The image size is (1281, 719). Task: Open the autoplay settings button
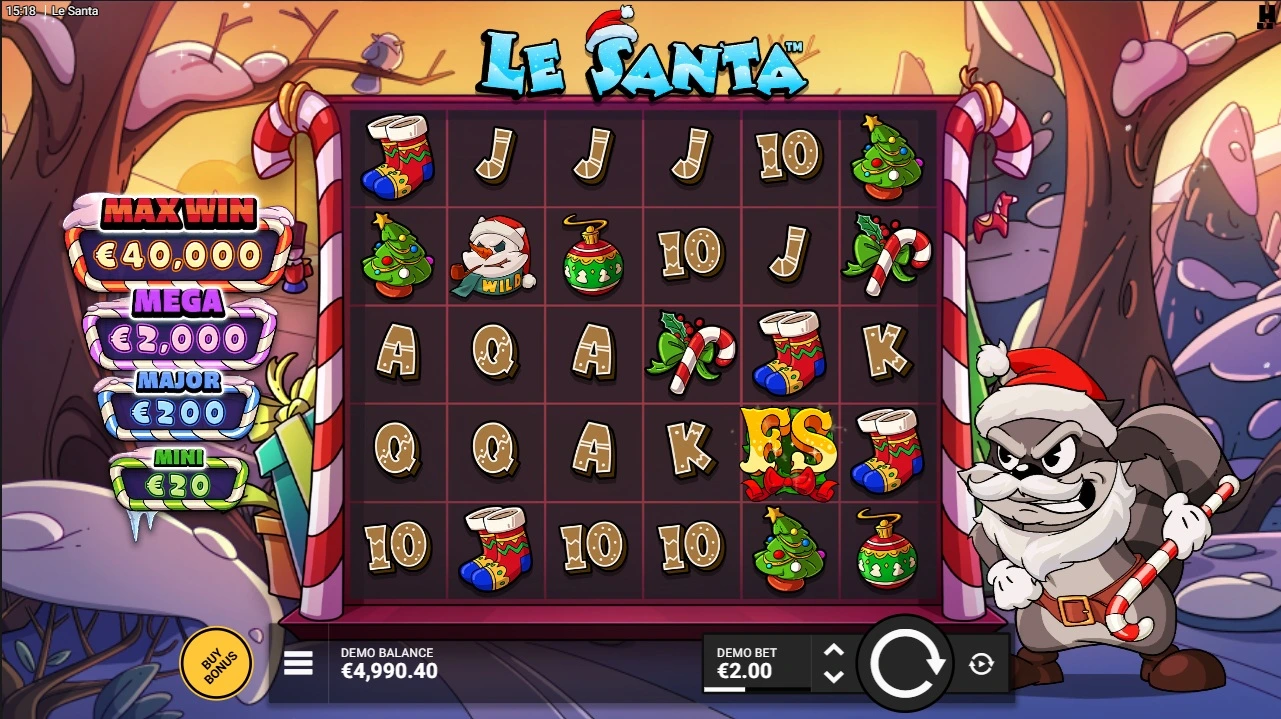click(981, 664)
